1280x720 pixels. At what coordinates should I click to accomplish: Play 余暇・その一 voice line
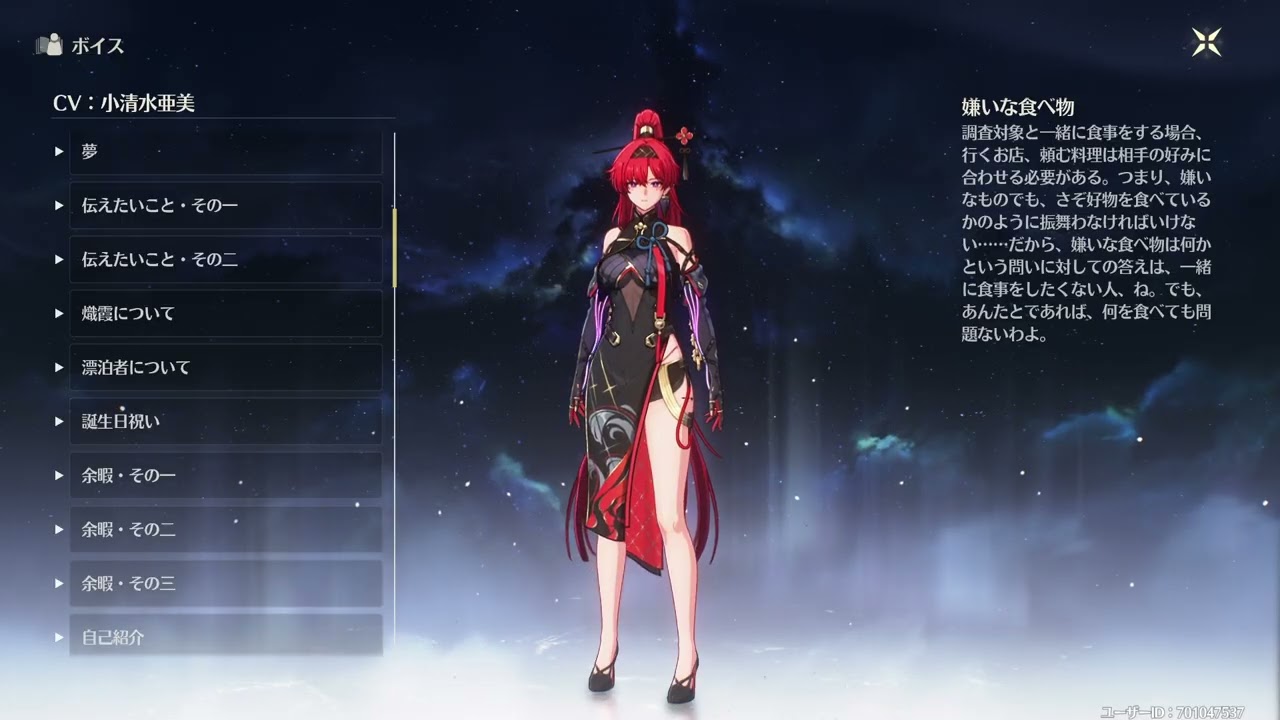225,475
